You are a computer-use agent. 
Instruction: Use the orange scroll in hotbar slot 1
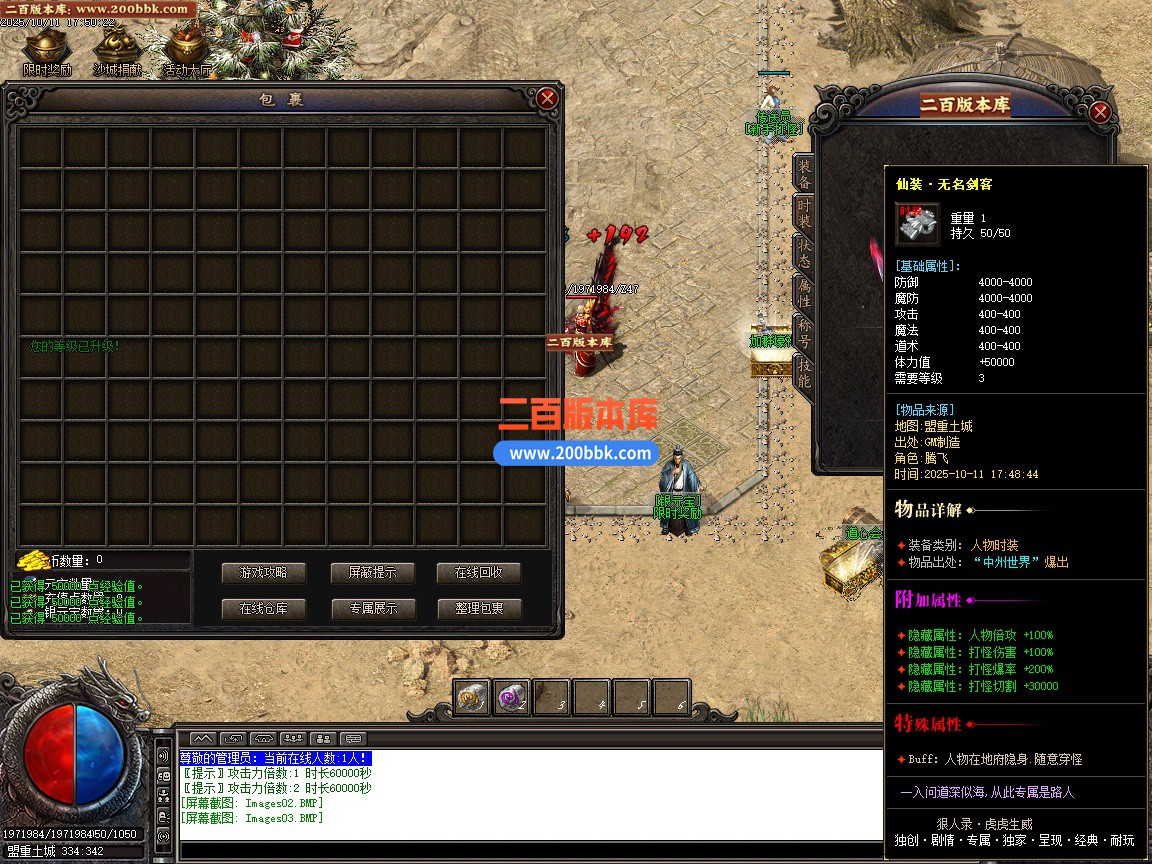[x=472, y=697]
